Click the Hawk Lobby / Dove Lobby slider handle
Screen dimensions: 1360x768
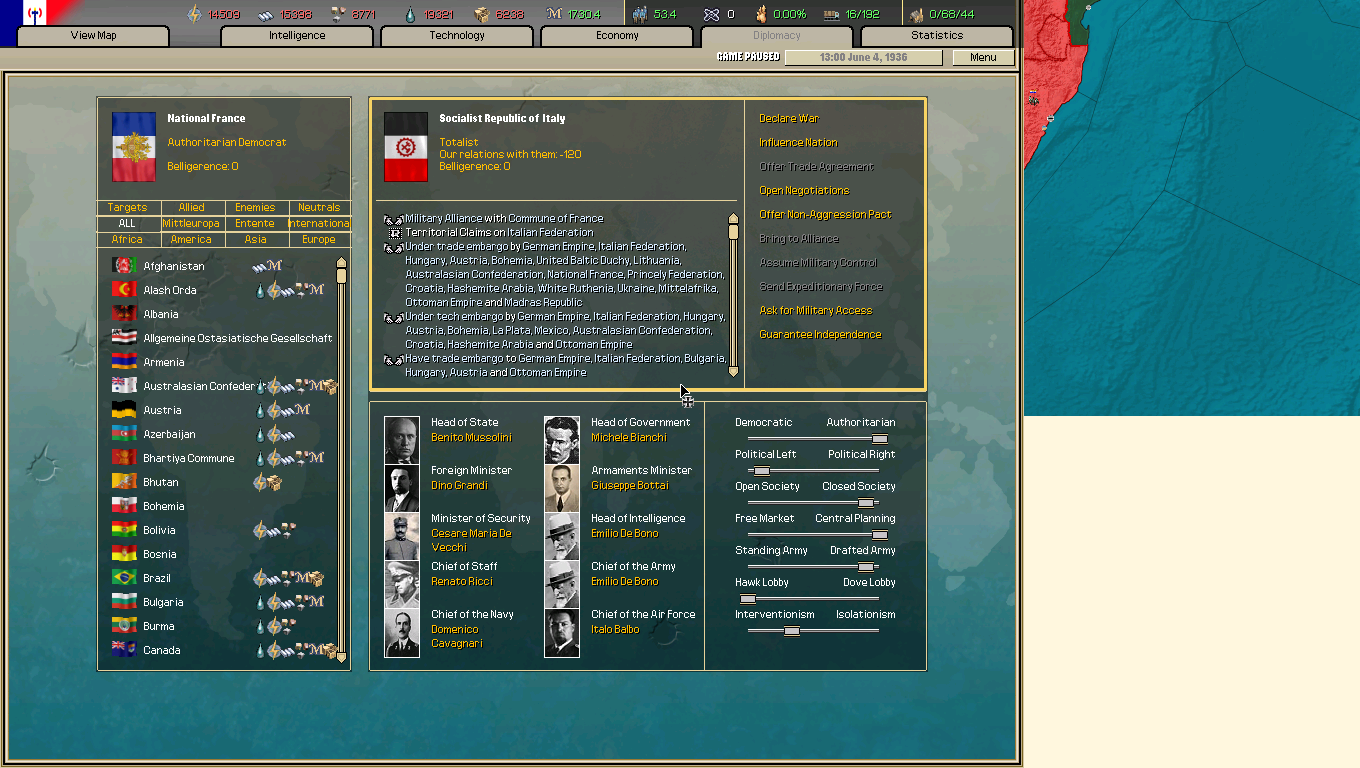(747, 597)
